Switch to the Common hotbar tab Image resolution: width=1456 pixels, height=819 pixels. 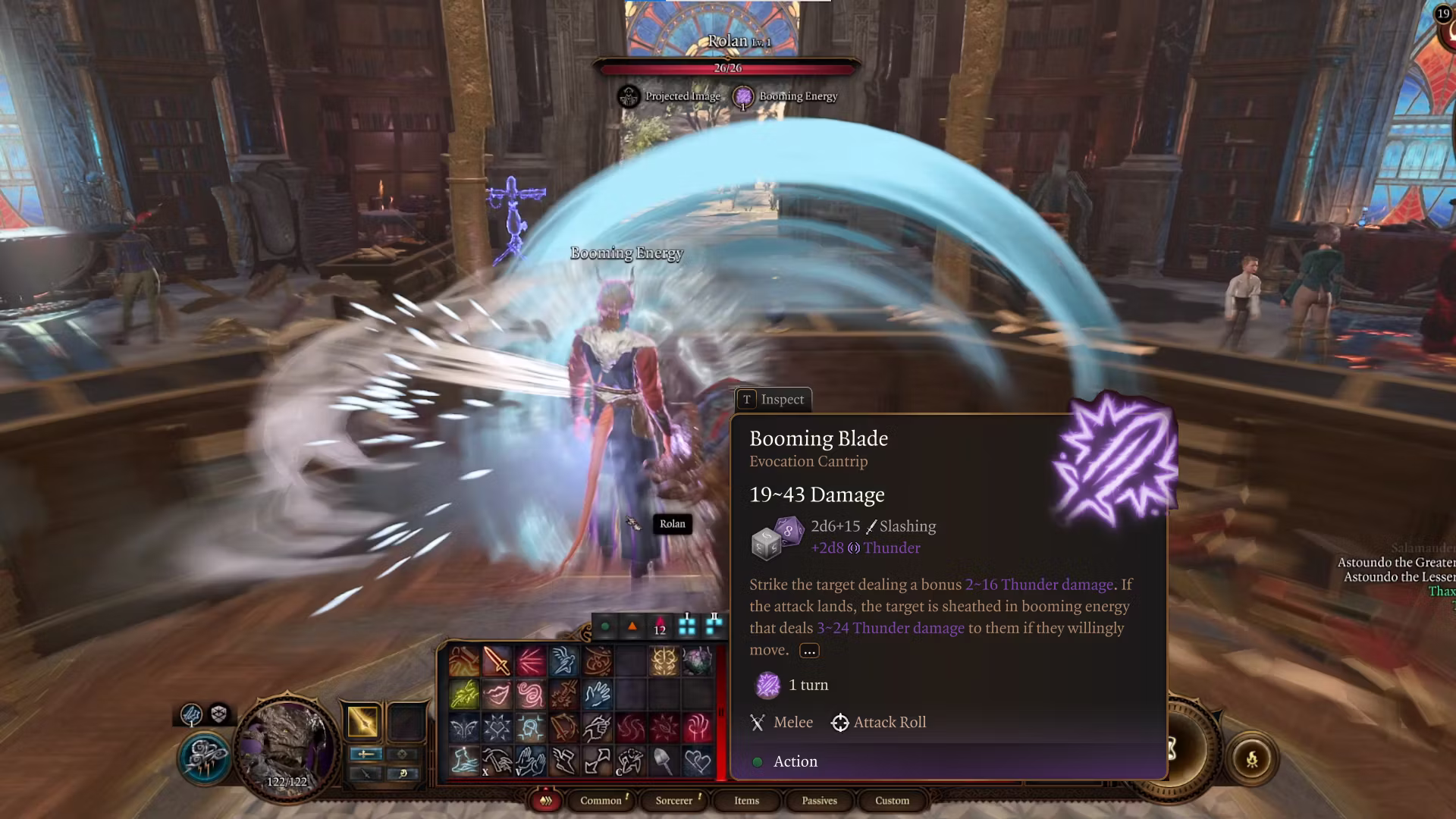(601, 801)
